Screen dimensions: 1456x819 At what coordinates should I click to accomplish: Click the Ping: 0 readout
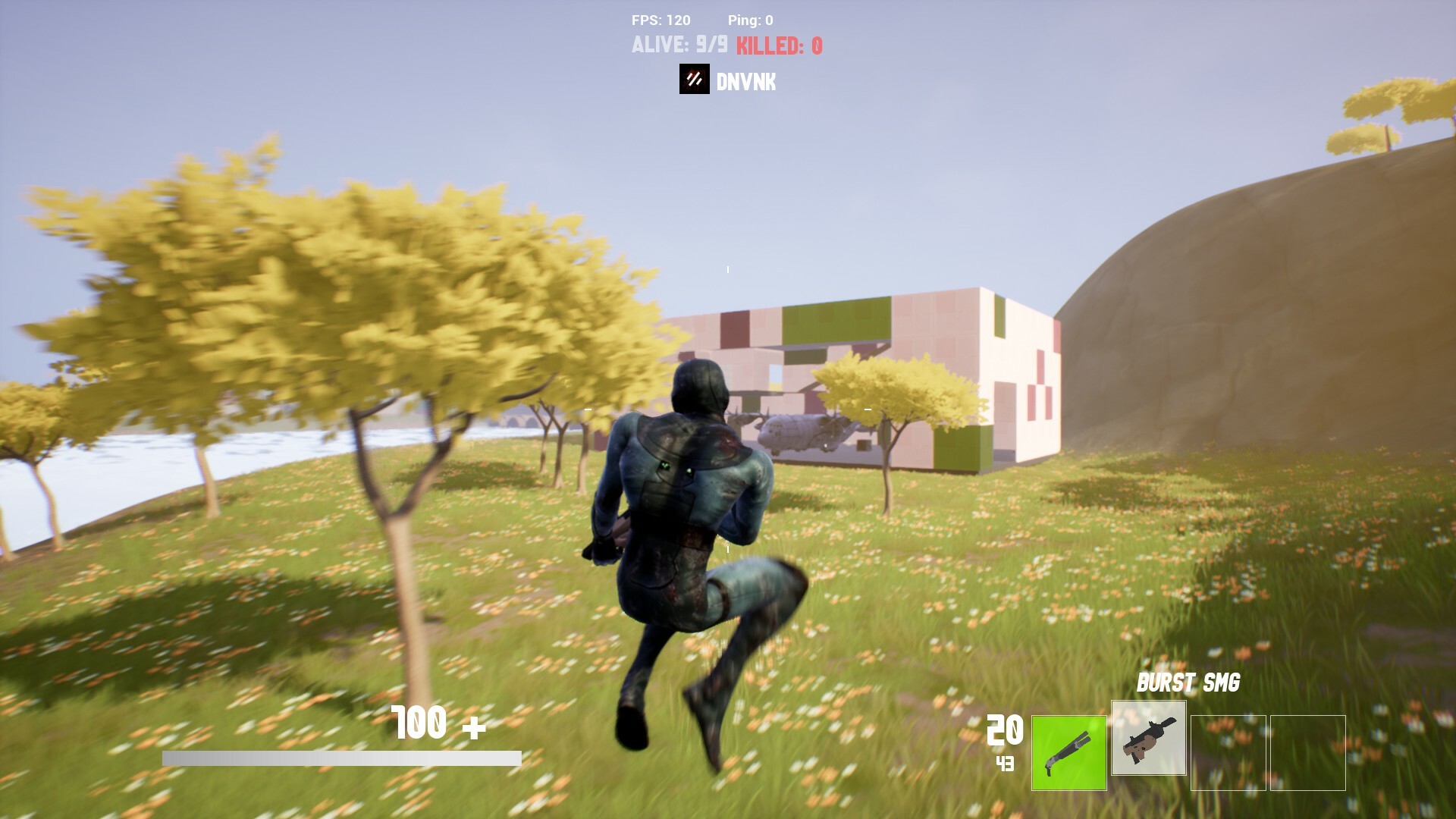[752, 19]
